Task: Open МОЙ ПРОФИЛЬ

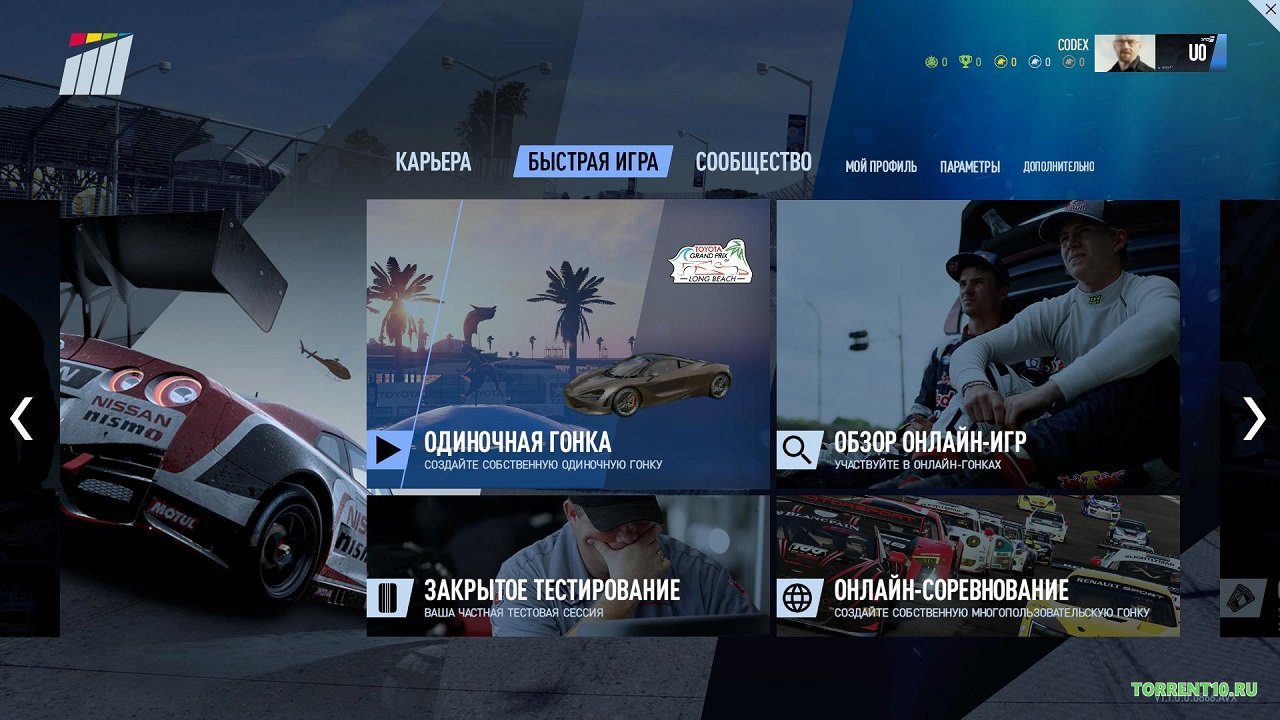Action: (880, 167)
